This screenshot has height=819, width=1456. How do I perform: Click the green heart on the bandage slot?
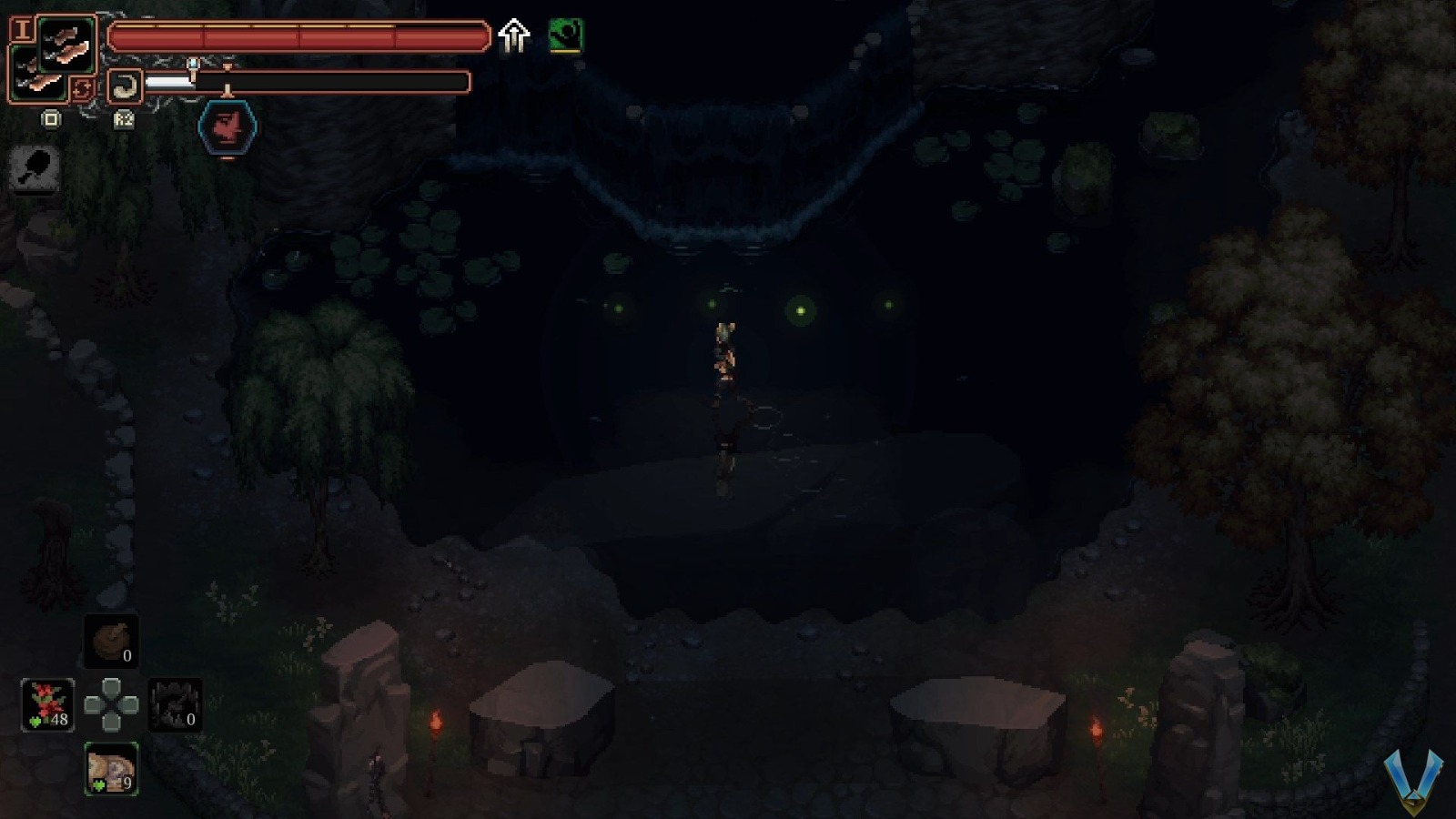[x=98, y=784]
